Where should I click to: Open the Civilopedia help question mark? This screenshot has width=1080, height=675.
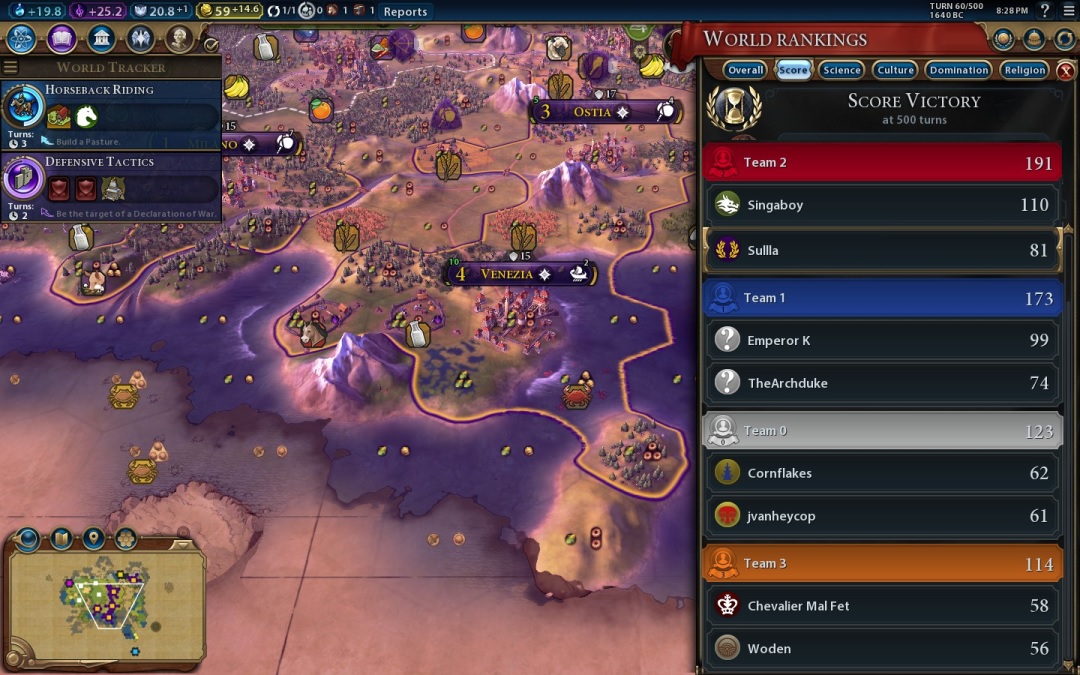[x=1045, y=11]
